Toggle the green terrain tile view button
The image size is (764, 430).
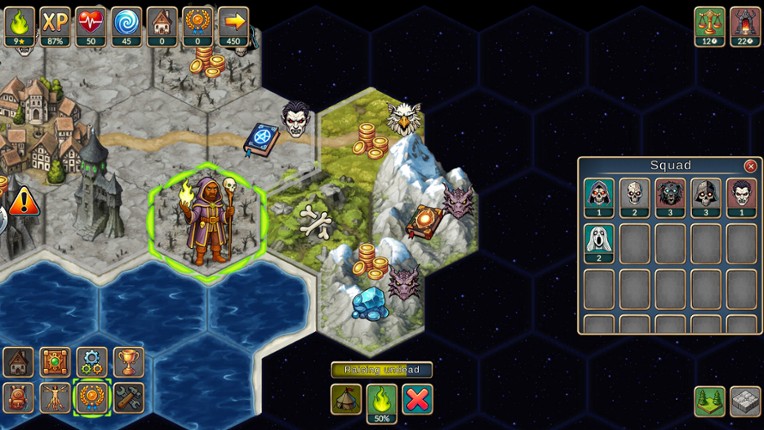tap(709, 401)
